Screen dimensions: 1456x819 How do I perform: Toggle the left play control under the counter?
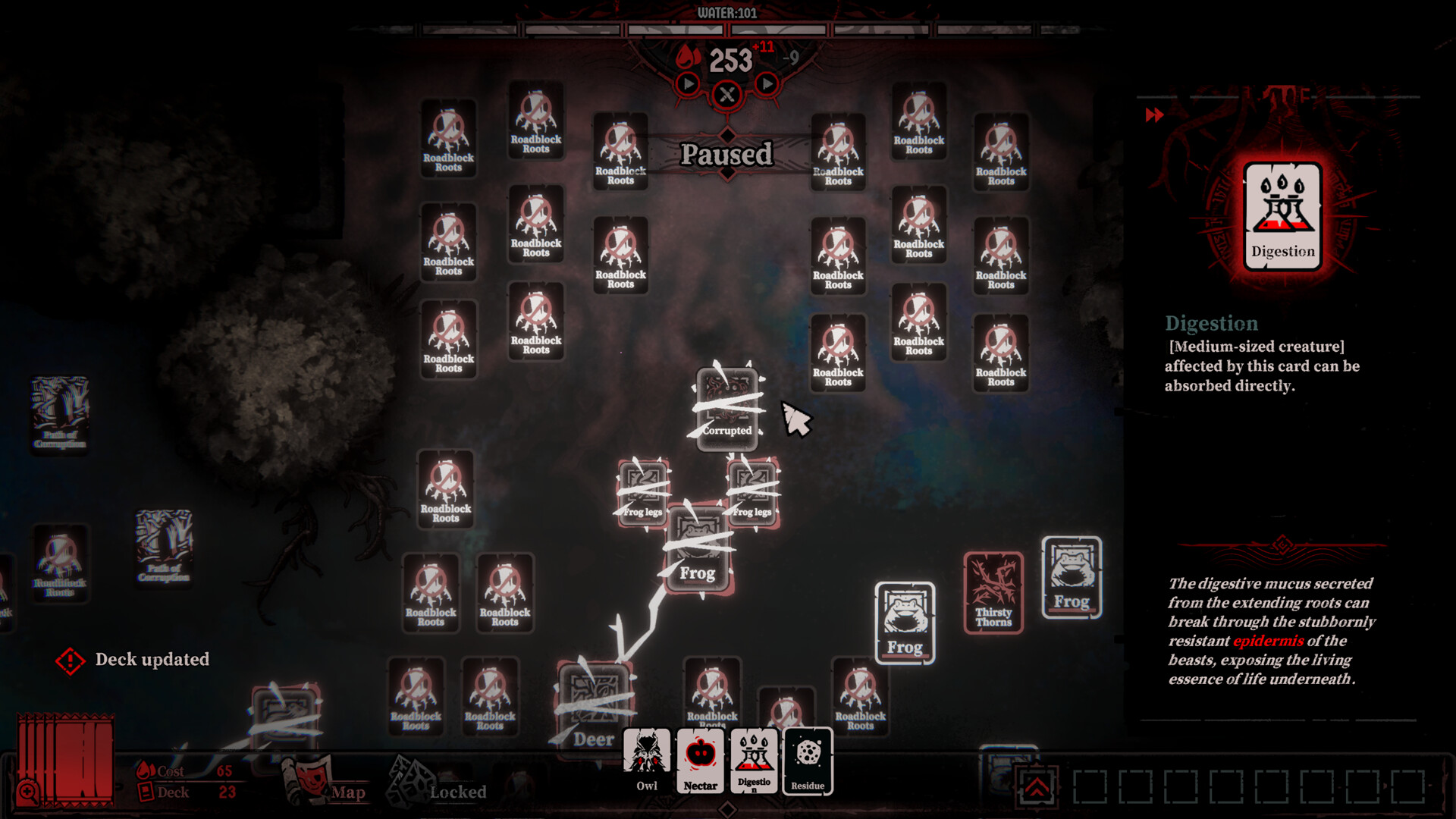[686, 86]
